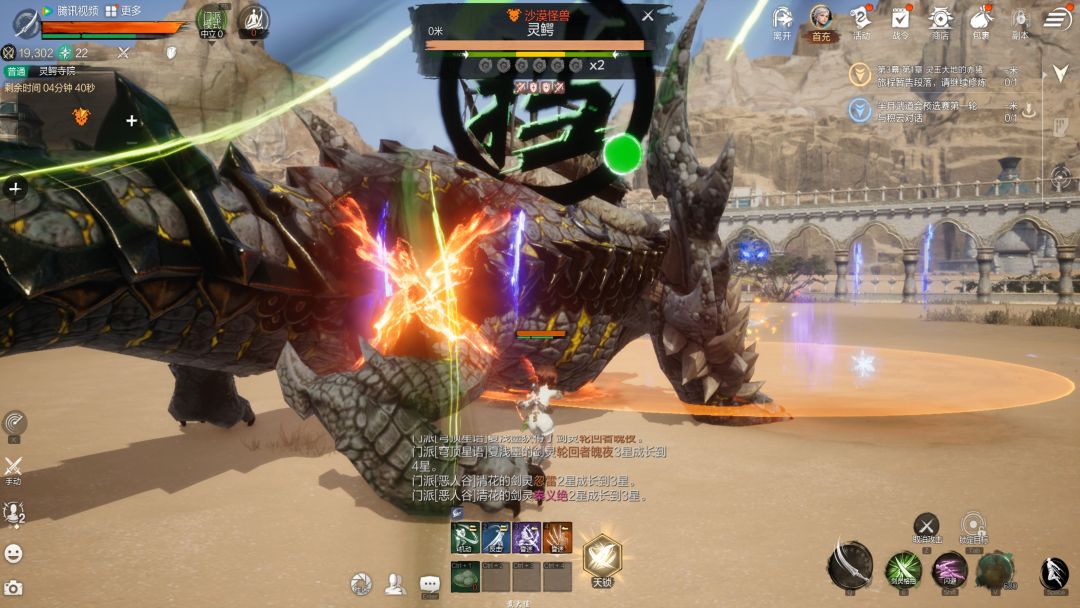The image size is (1080, 608).
Task: Toggle 锁定目标 target lock
Action: [x=973, y=526]
